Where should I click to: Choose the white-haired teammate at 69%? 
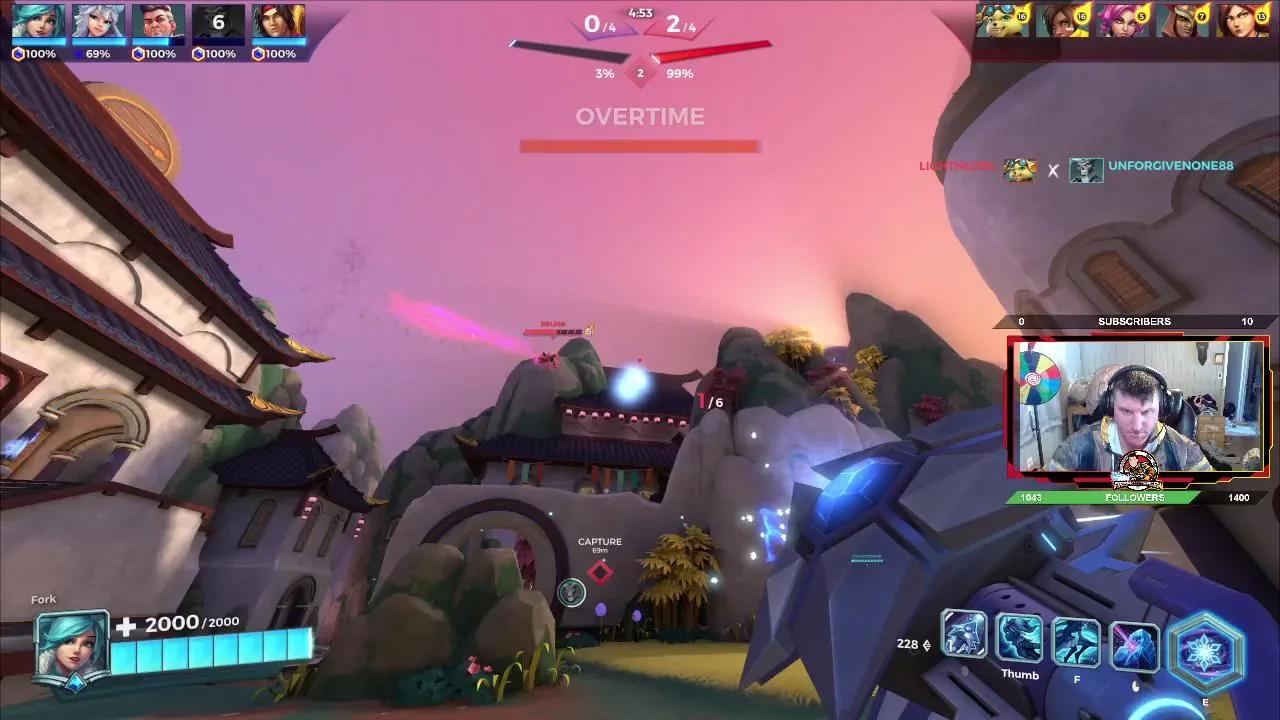coord(98,22)
